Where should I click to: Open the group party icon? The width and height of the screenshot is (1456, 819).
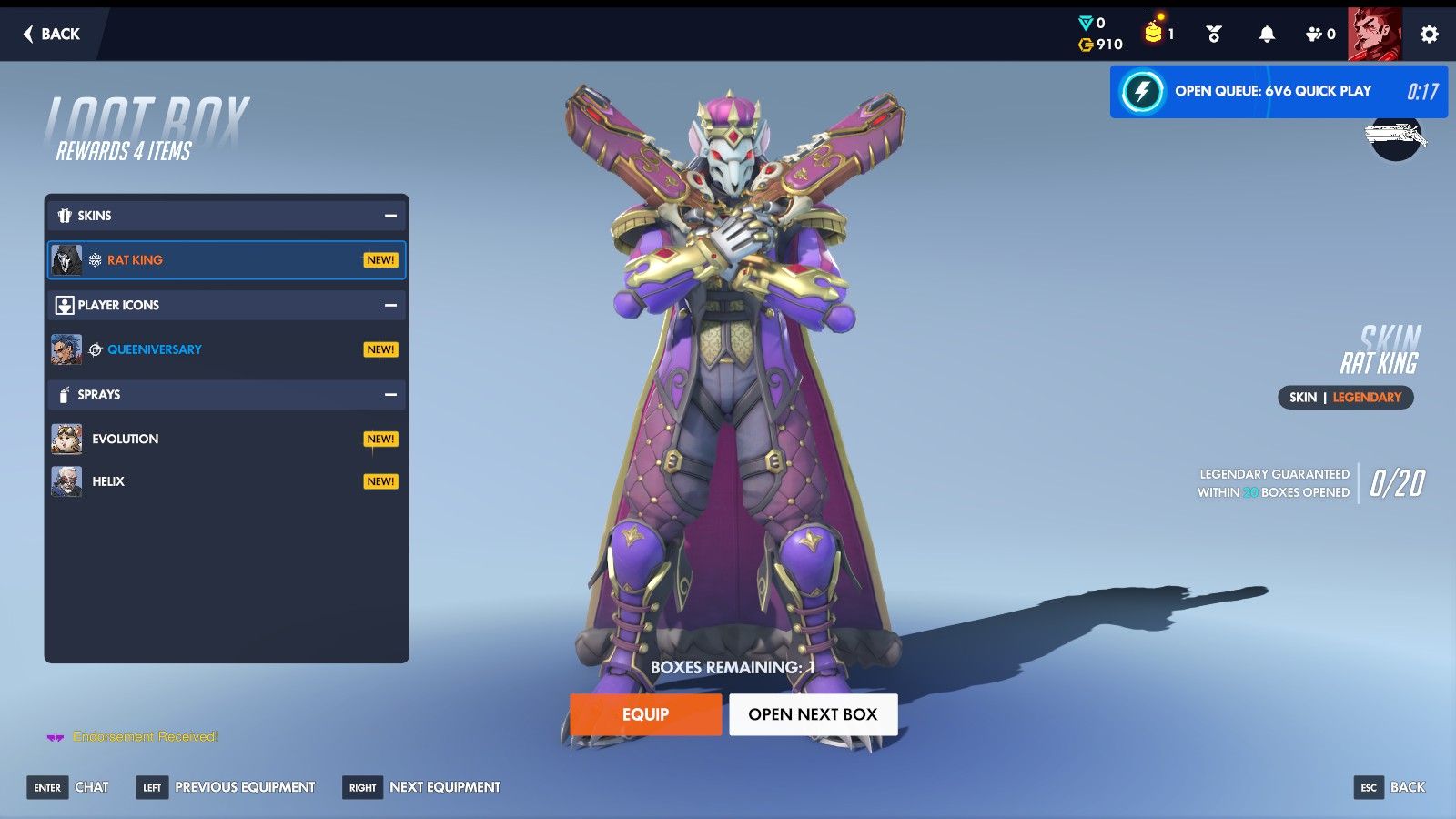click(1319, 34)
